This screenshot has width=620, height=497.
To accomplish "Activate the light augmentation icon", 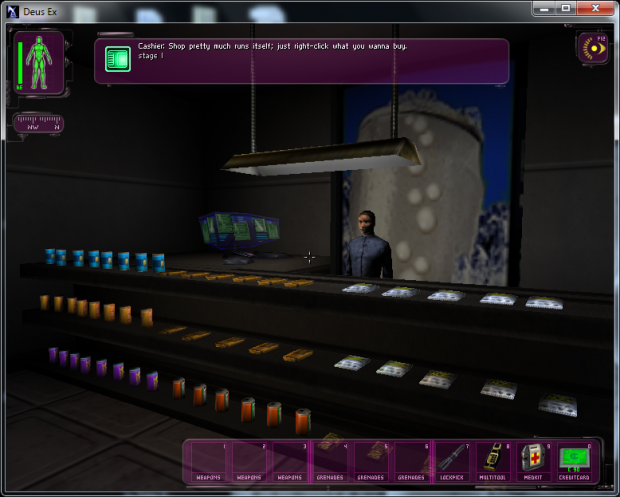I will (x=594, y=47).
